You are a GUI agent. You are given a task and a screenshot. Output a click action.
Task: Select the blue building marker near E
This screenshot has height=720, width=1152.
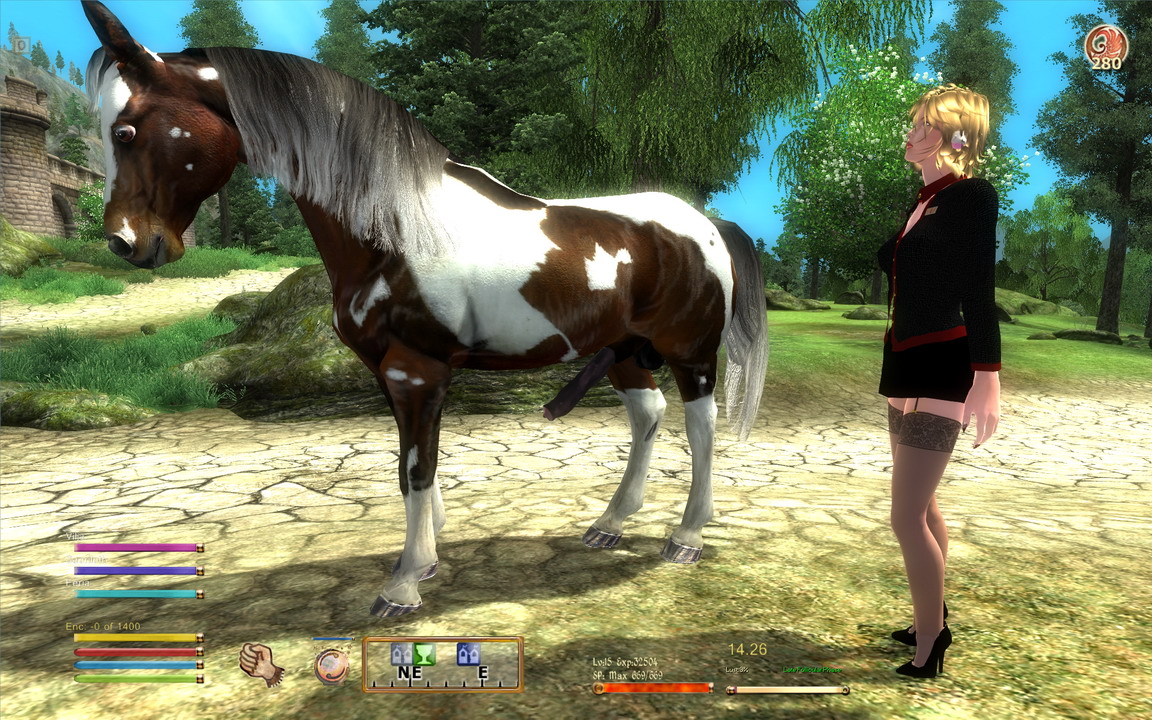pos(468,654)
